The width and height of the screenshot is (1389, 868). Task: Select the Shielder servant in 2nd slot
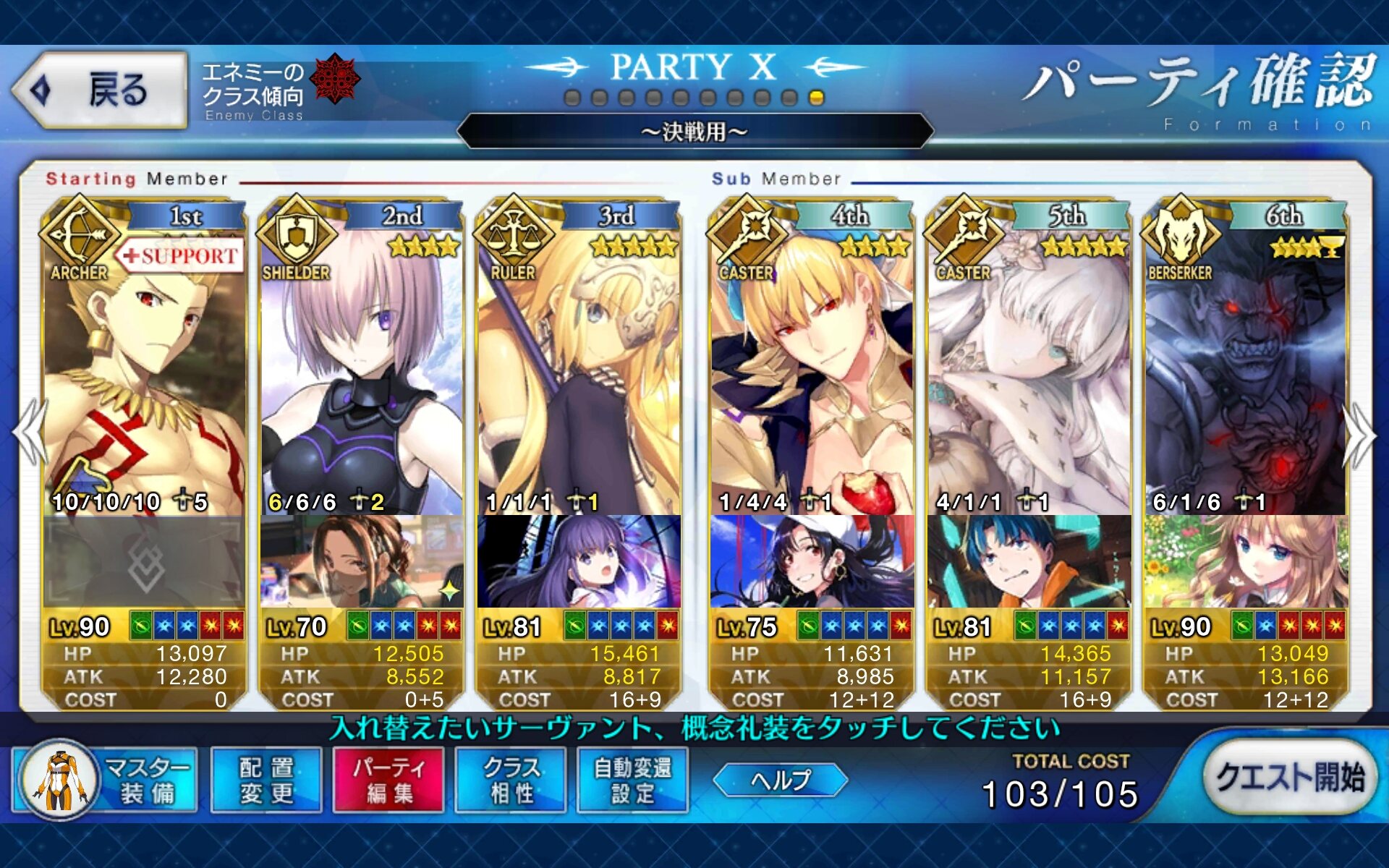[x=362, y=376]
